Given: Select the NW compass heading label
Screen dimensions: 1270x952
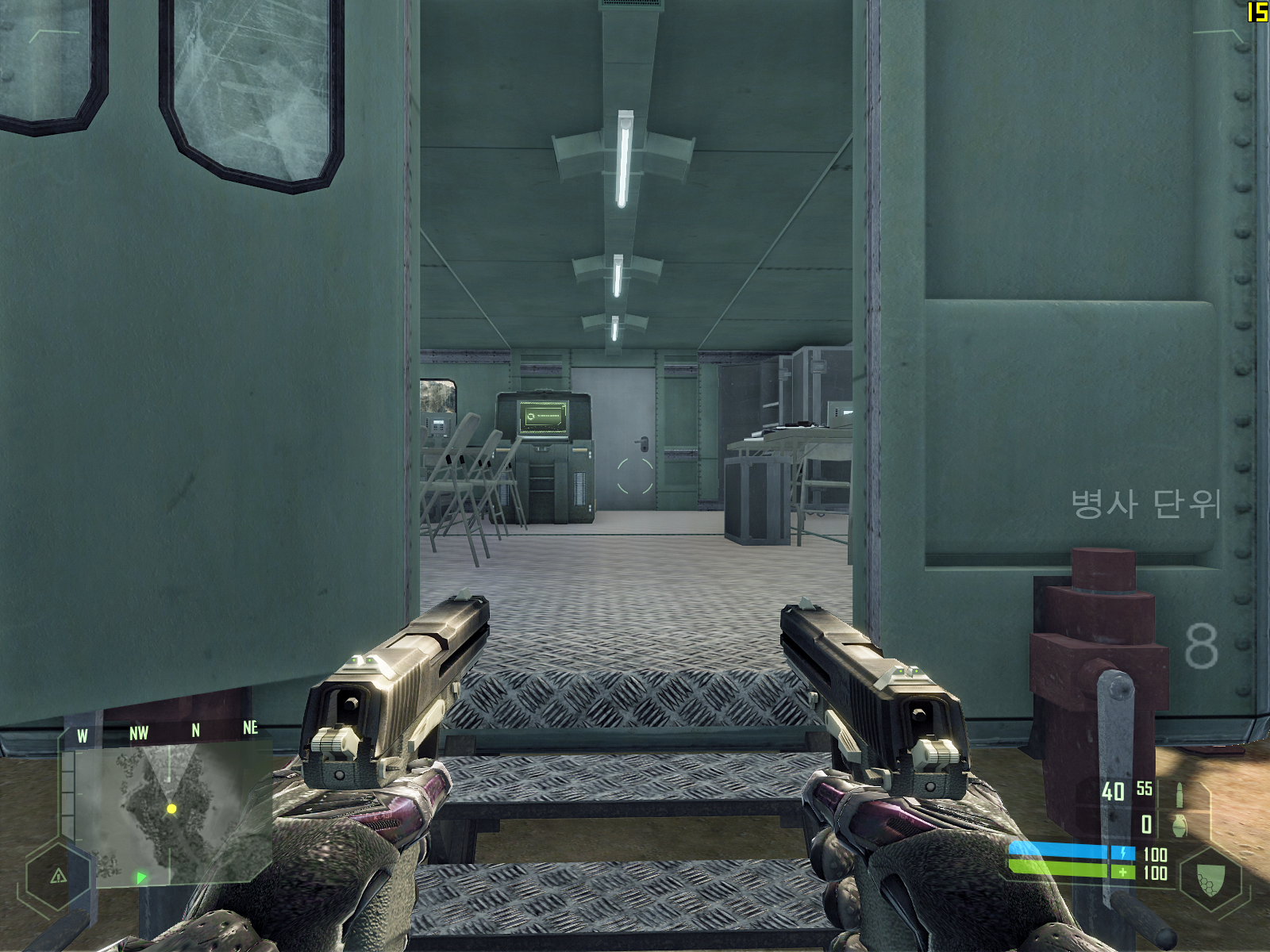Looking at the screenshot, I should pyautogui.click(x=140, y=733).
